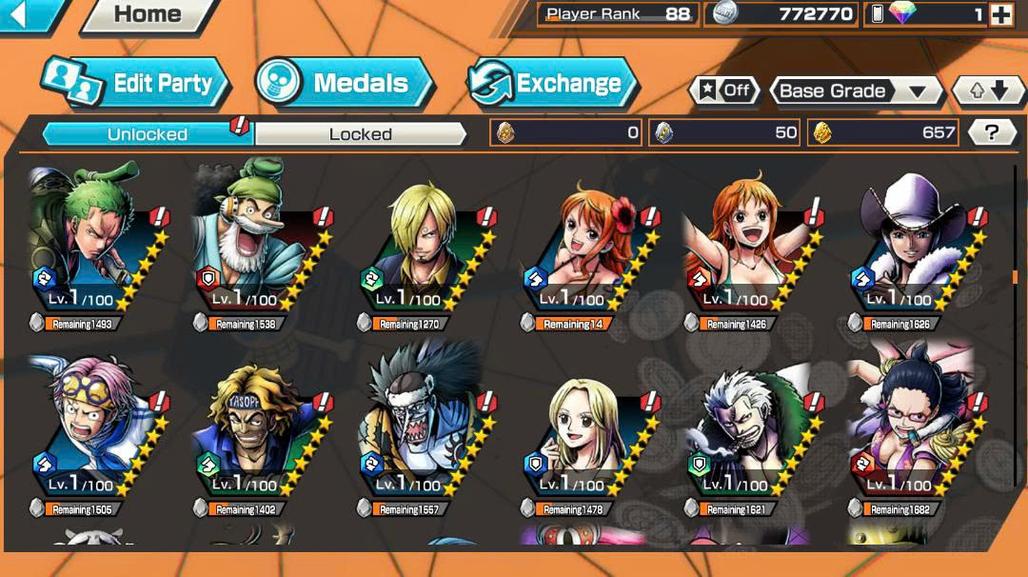This screenshot has height=577, width=1028.
Task: Open the Base Grade sort dropdown
Action: [855, 91]
